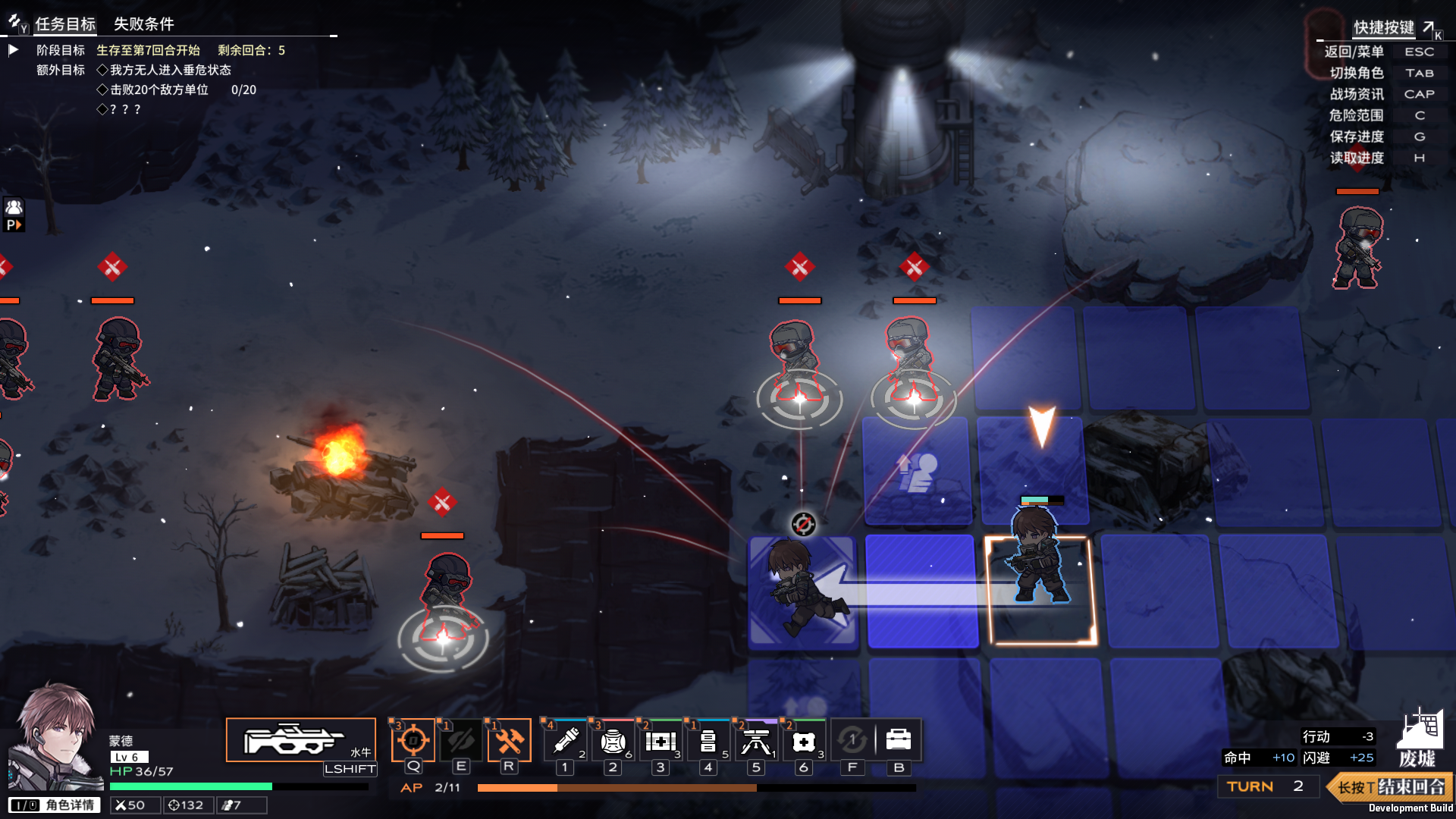Switch to the 失败条件 tab
The image size is (1456, 819).
click(x=143, y=24)
